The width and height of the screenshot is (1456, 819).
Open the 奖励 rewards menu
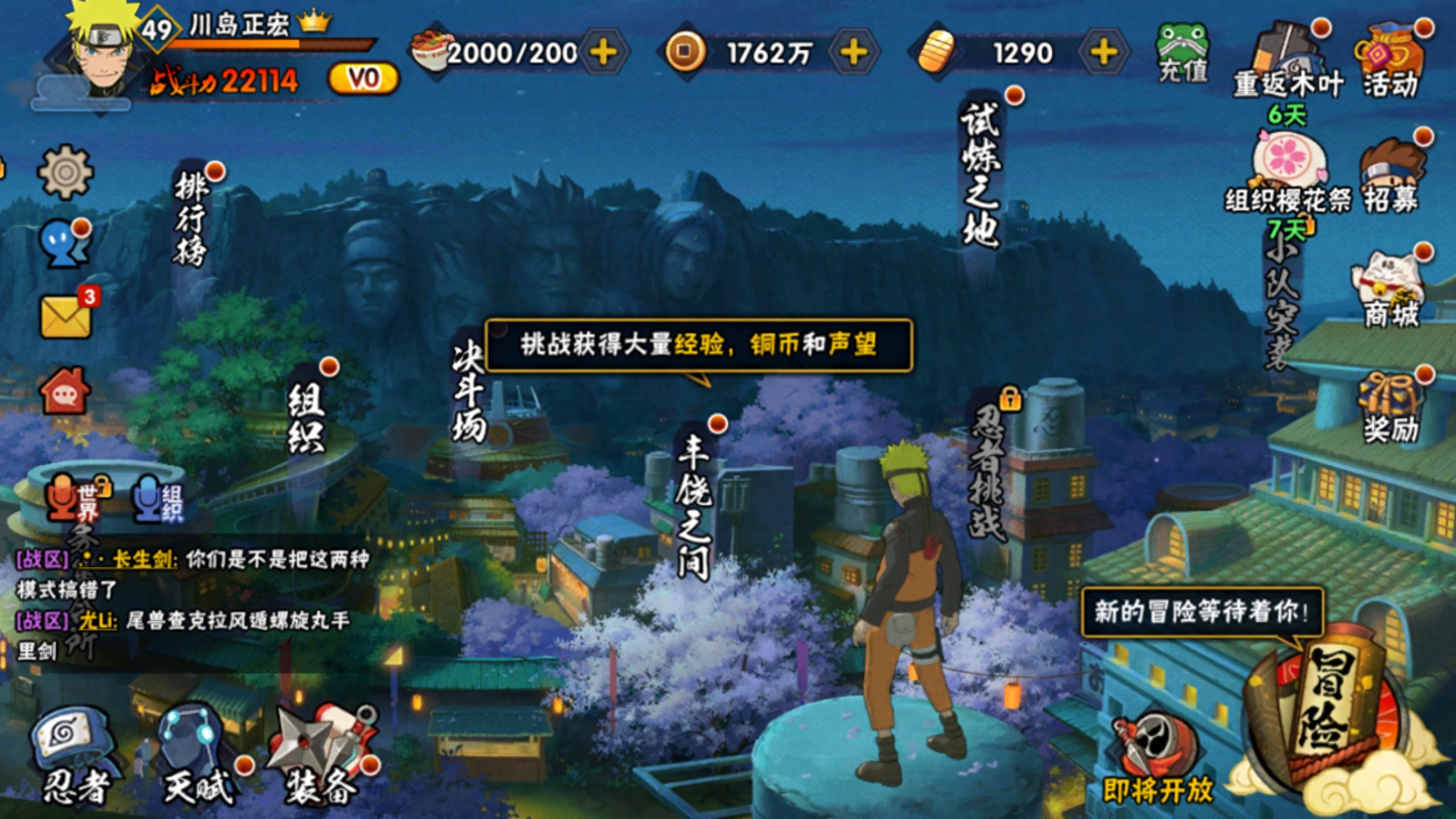click(1390, 408)
